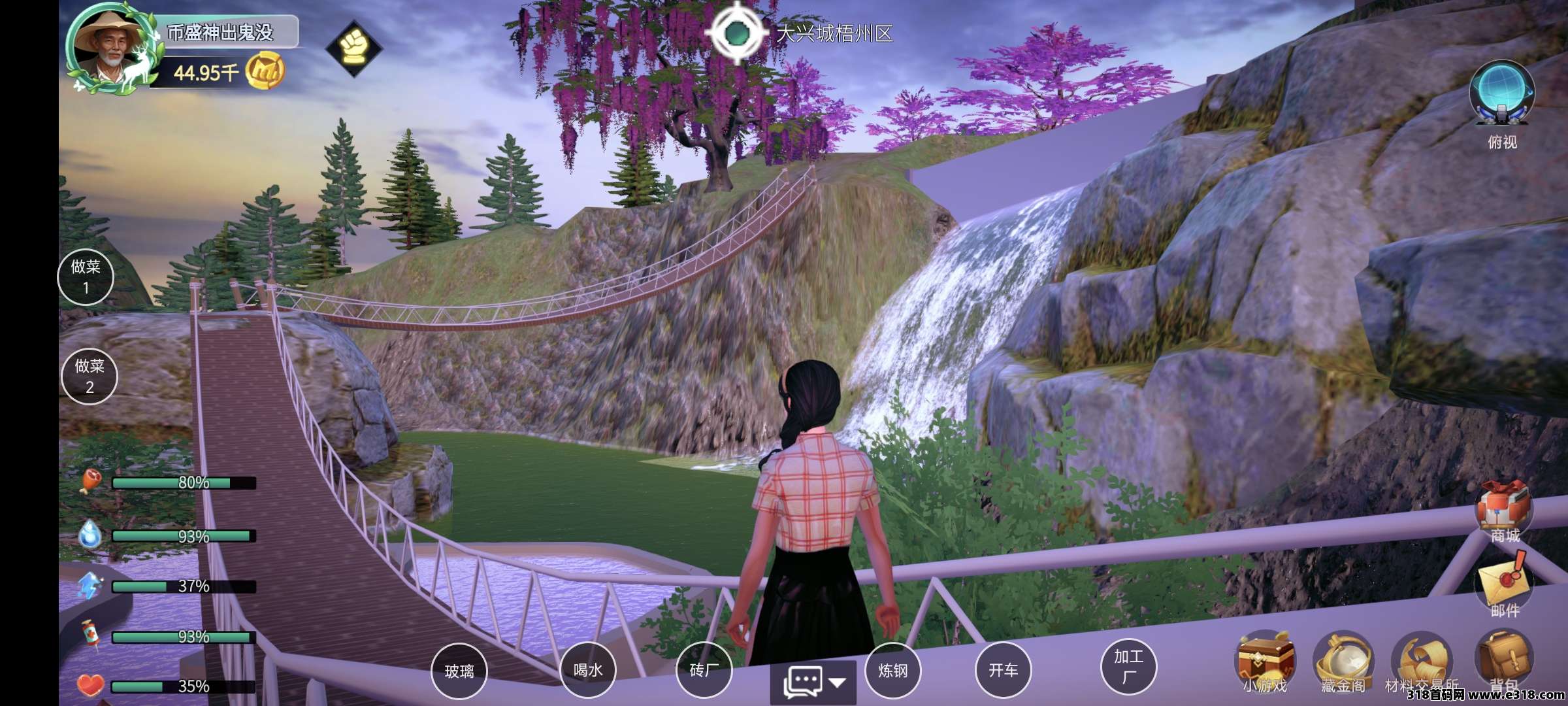Open the location marker for 大兴城梧州区

(738, 33)
